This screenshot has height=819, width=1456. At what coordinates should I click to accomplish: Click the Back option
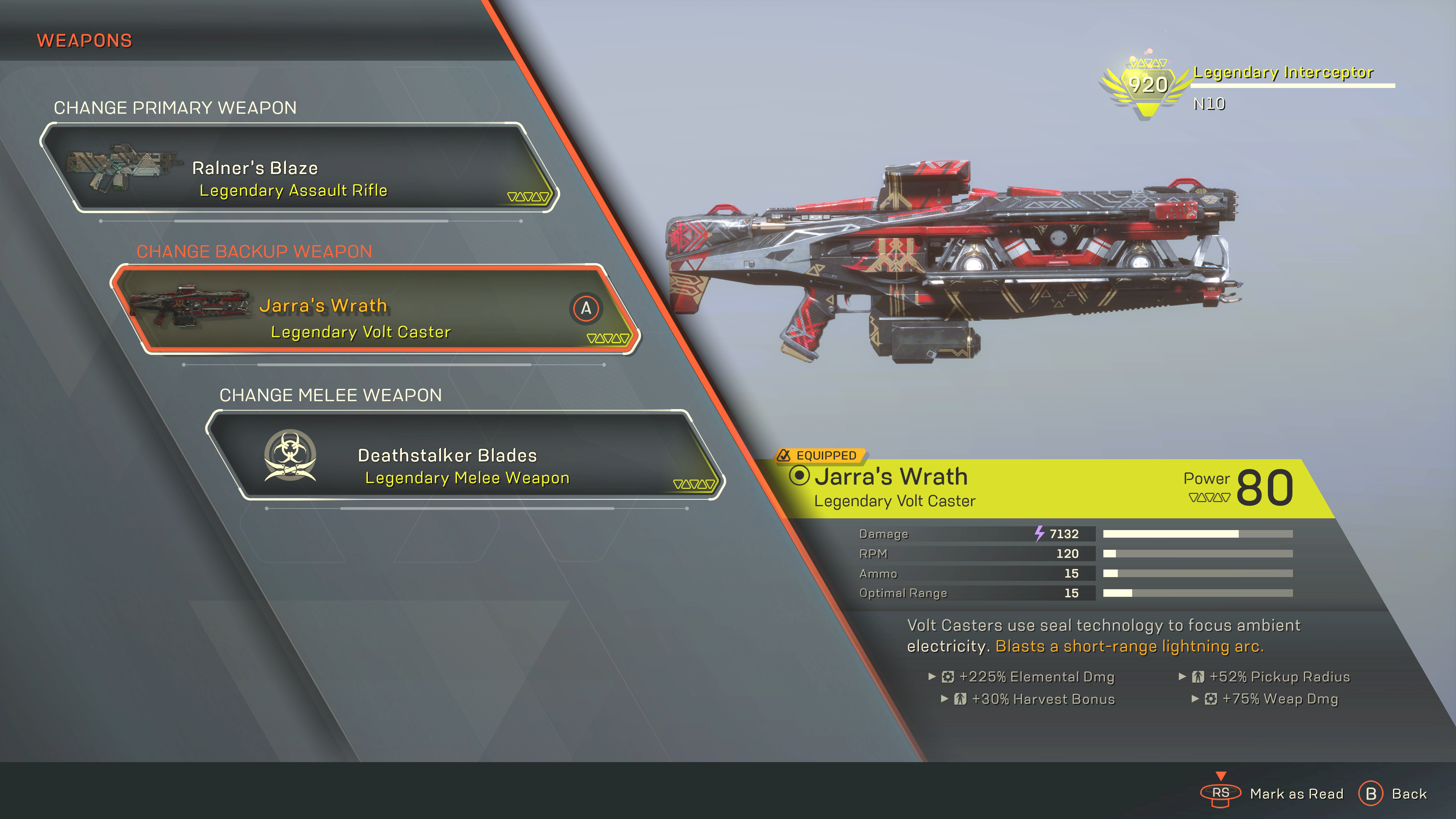click(x=1394, y=794)
